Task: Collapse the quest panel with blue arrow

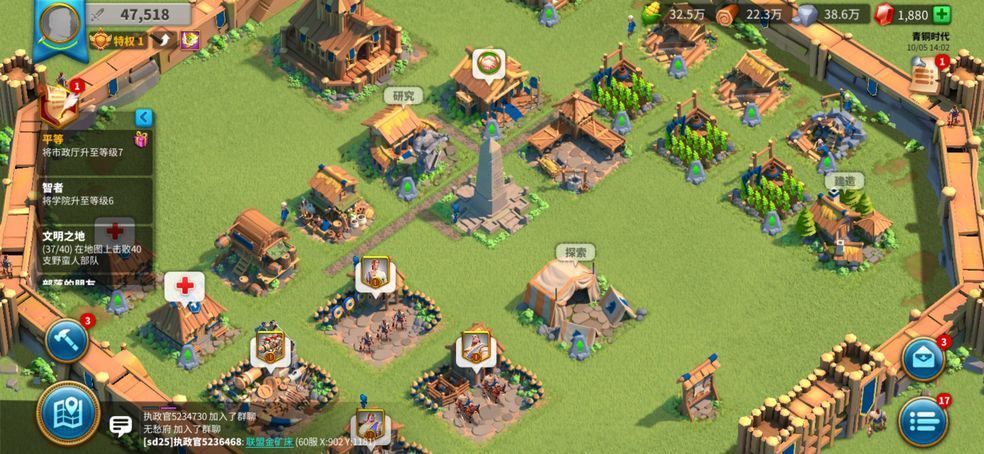Action: click(x=144, y=117)
